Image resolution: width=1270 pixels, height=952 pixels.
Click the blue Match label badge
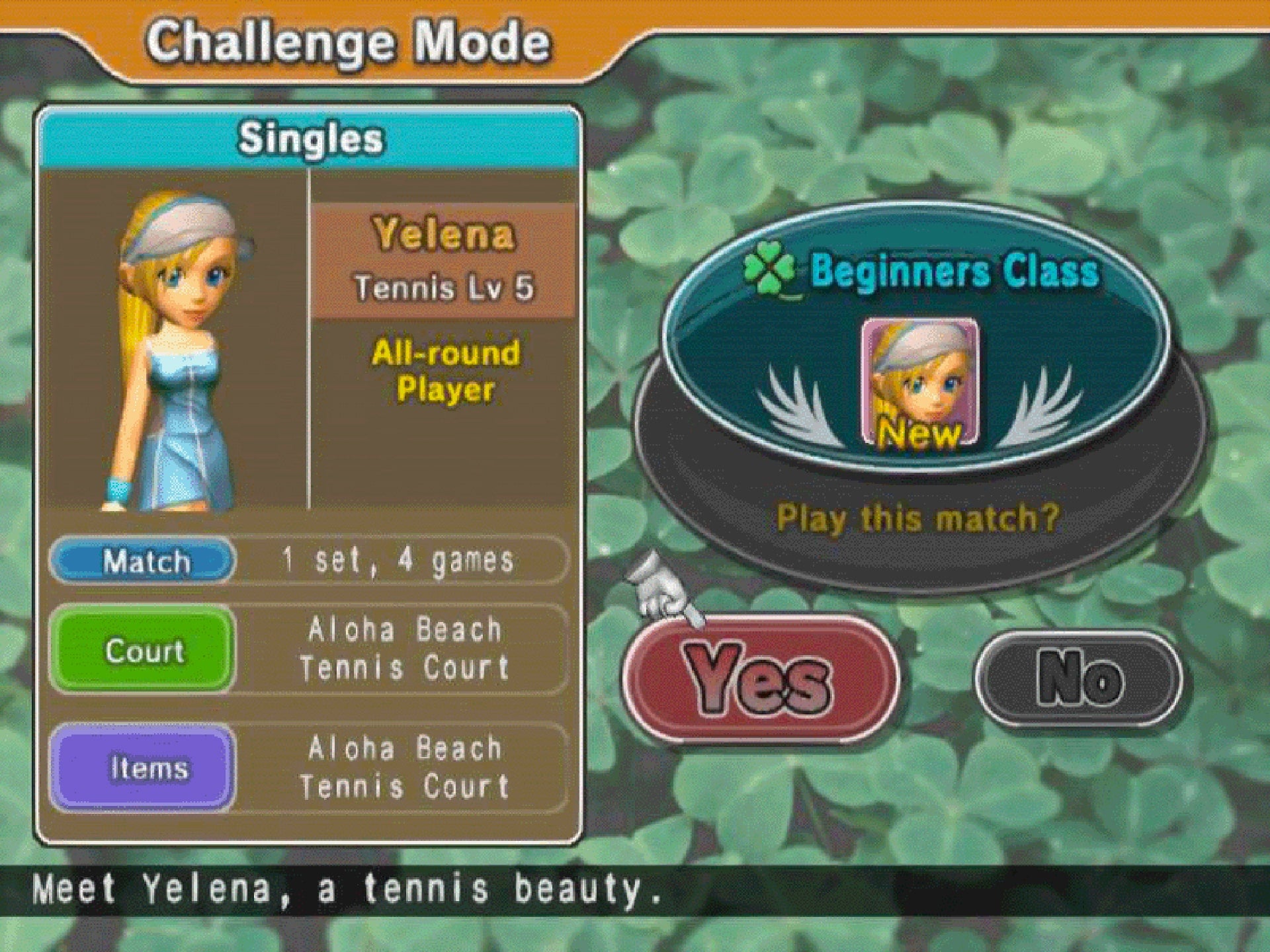(144, 561)
